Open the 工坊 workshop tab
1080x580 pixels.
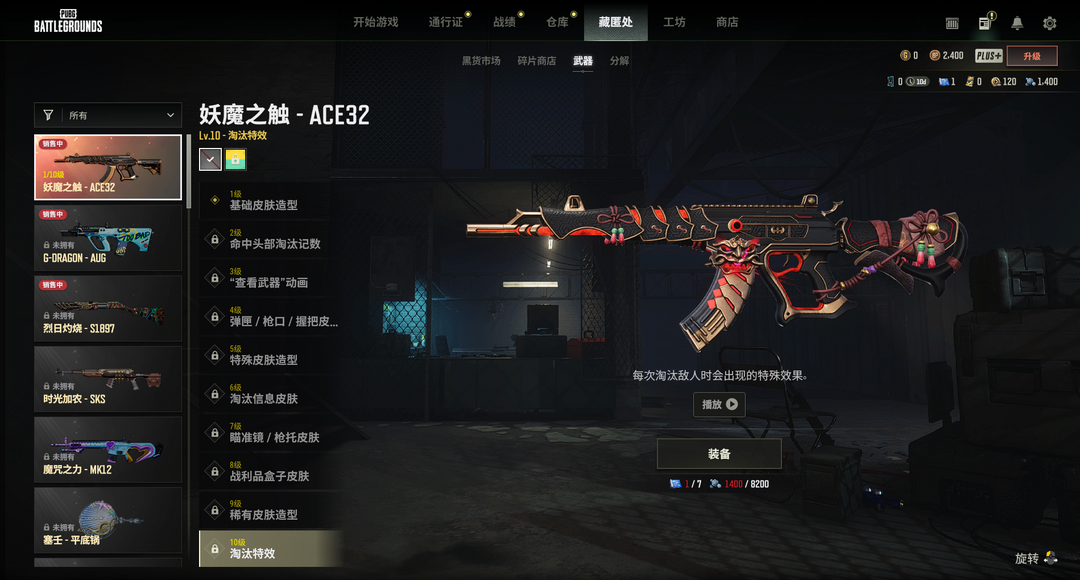pos(674,22)
